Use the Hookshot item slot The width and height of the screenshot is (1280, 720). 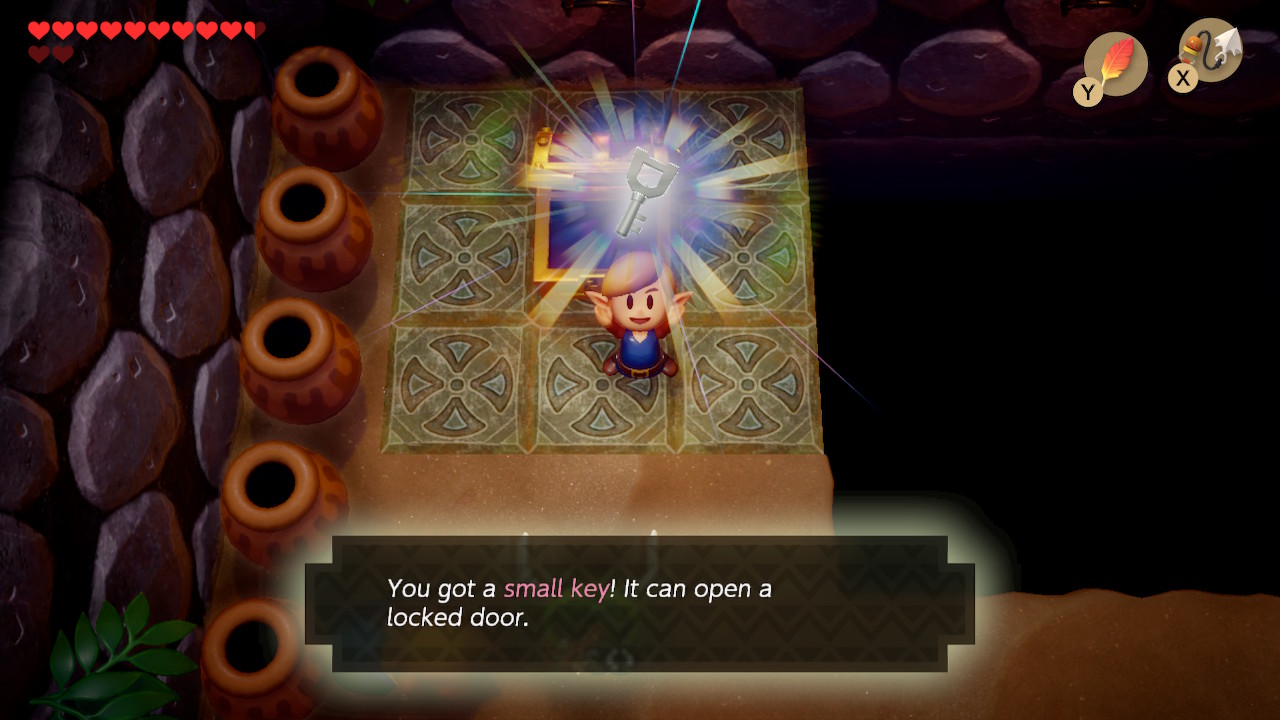[x=1210, y=50]
